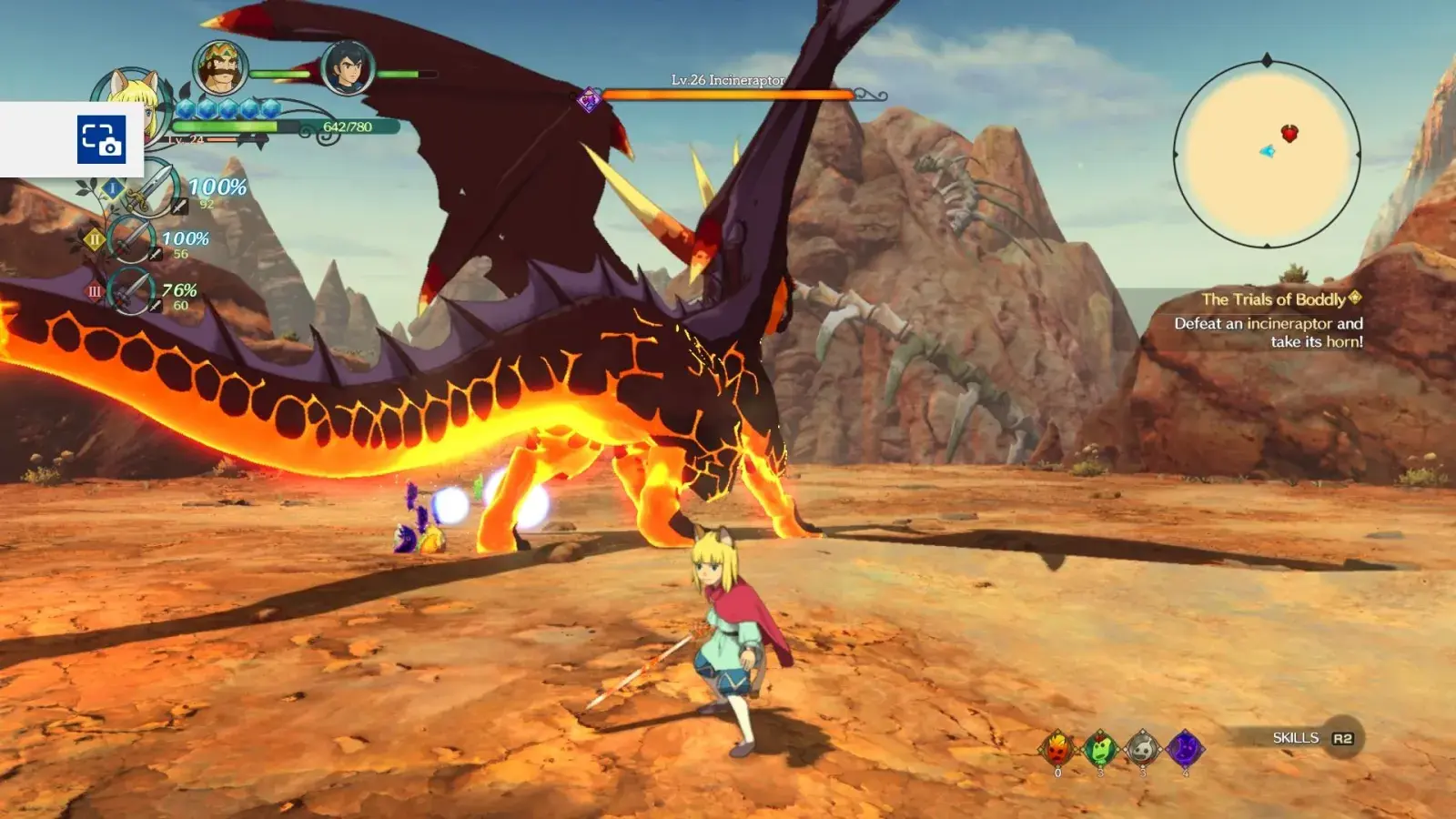Select the mustached party member portrait

click(x=220, y=67)
